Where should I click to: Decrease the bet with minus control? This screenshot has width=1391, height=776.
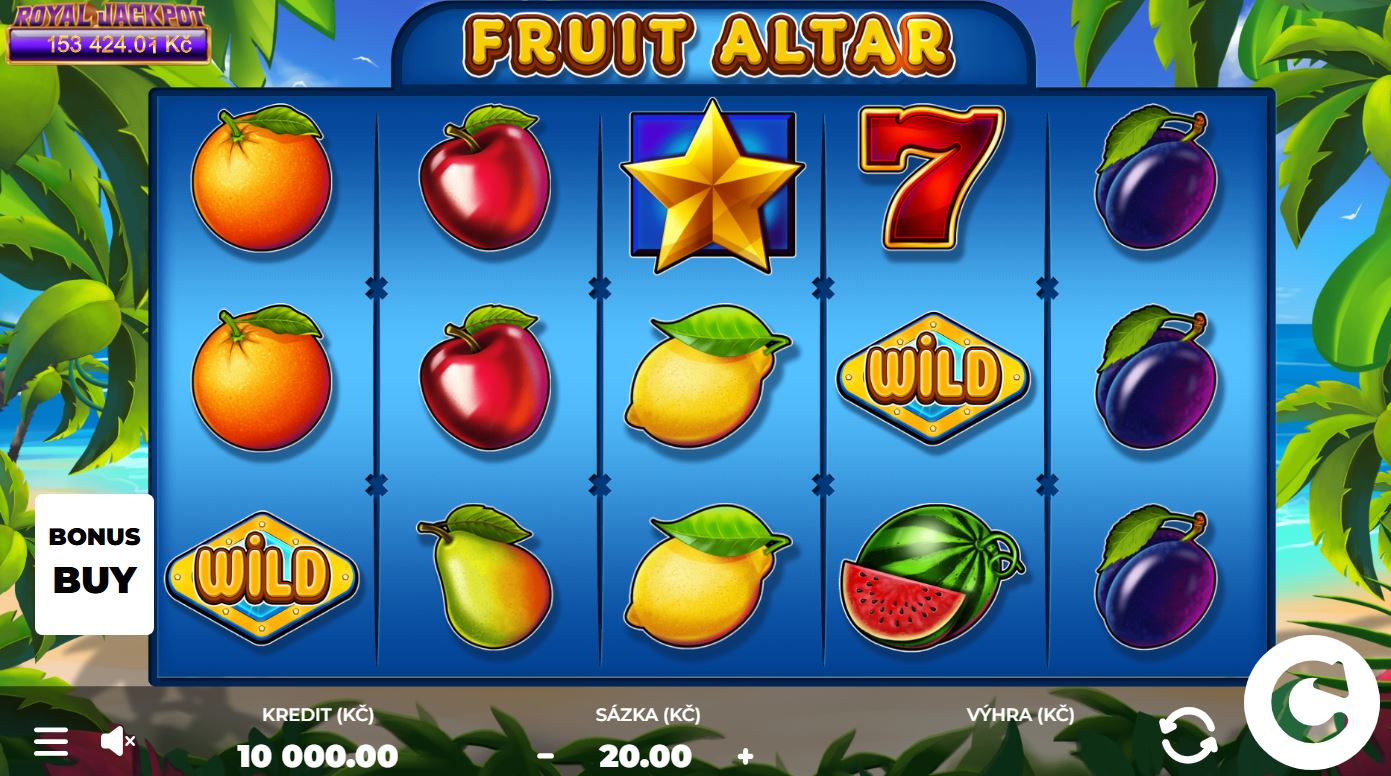tap(546, 756)
